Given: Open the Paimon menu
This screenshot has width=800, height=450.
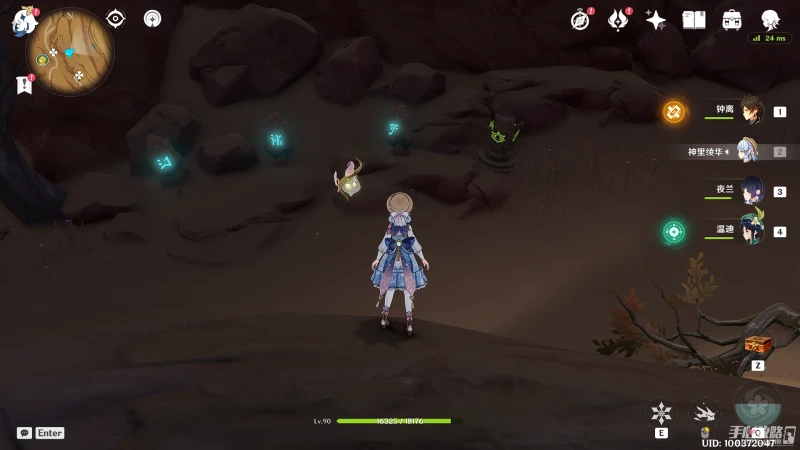Looking at the screenshot, I should click(24, 21).
